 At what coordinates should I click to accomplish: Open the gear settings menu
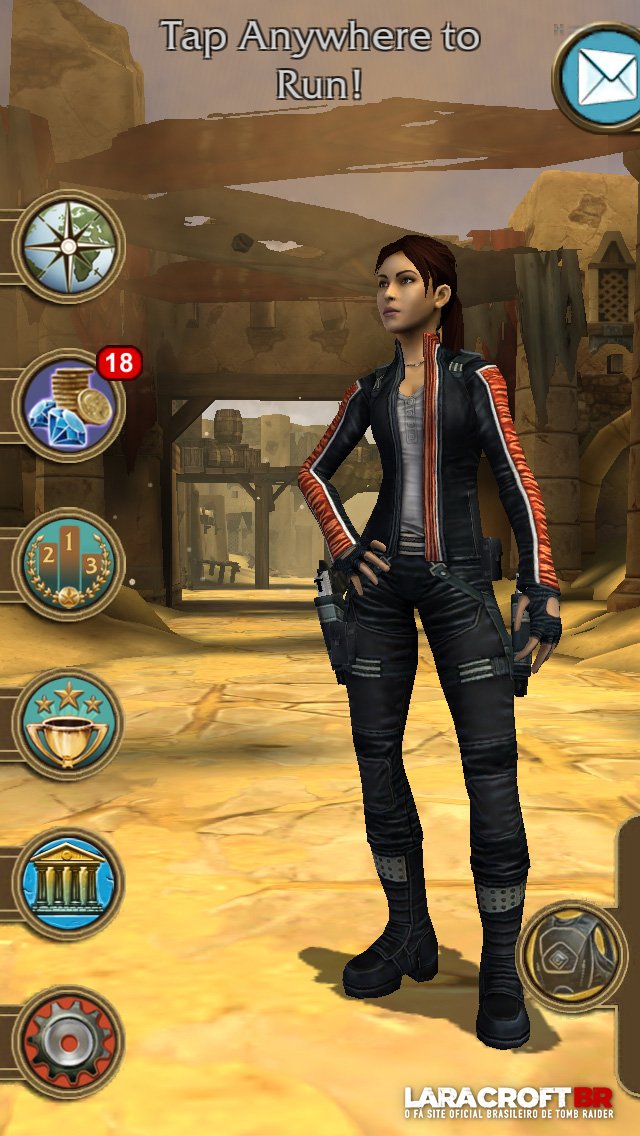coord(68,1042)
